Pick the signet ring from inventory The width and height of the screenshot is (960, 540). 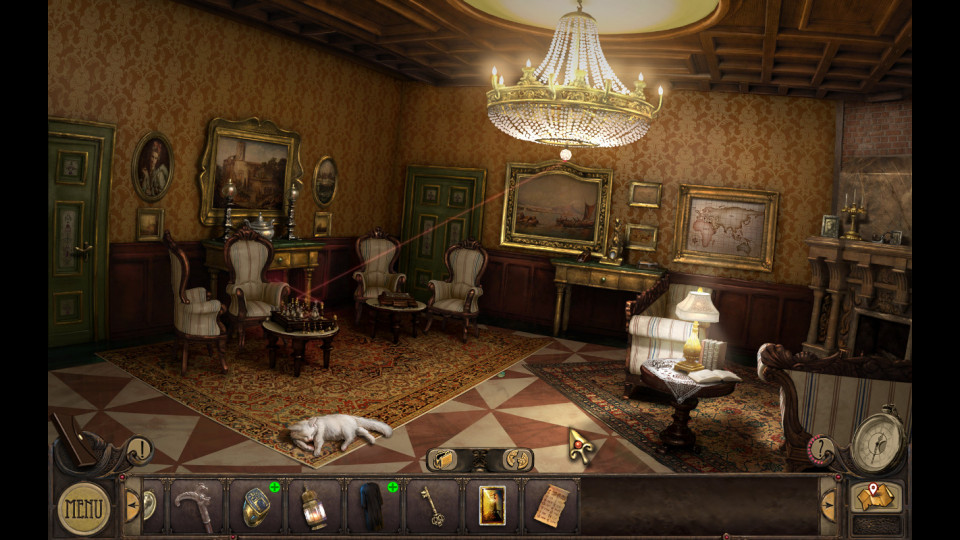pyautogui.click(x=254, y=506)
